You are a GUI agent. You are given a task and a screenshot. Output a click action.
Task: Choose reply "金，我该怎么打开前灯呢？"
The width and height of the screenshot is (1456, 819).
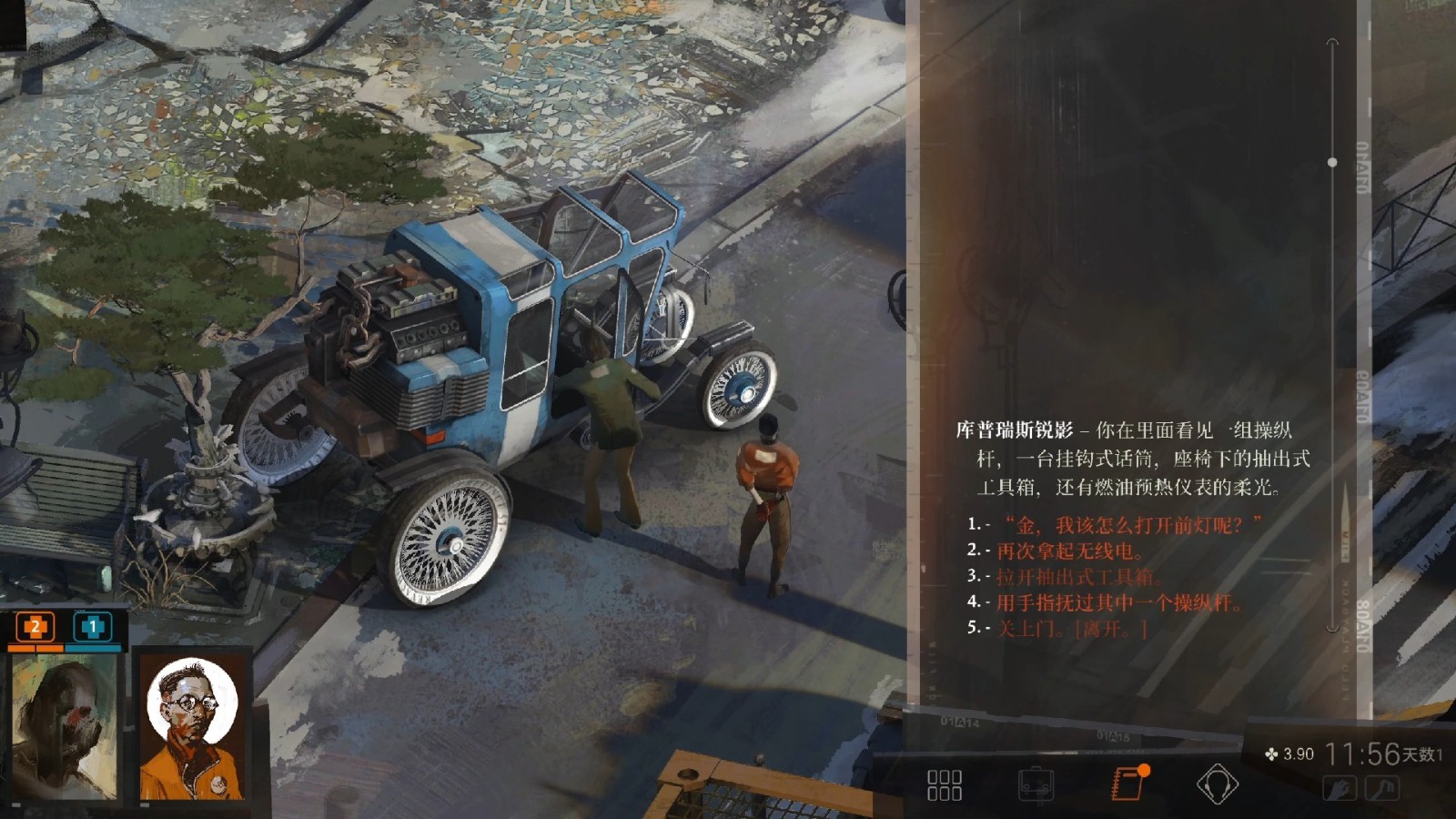pyautogui.click(x=1132, y=525)
